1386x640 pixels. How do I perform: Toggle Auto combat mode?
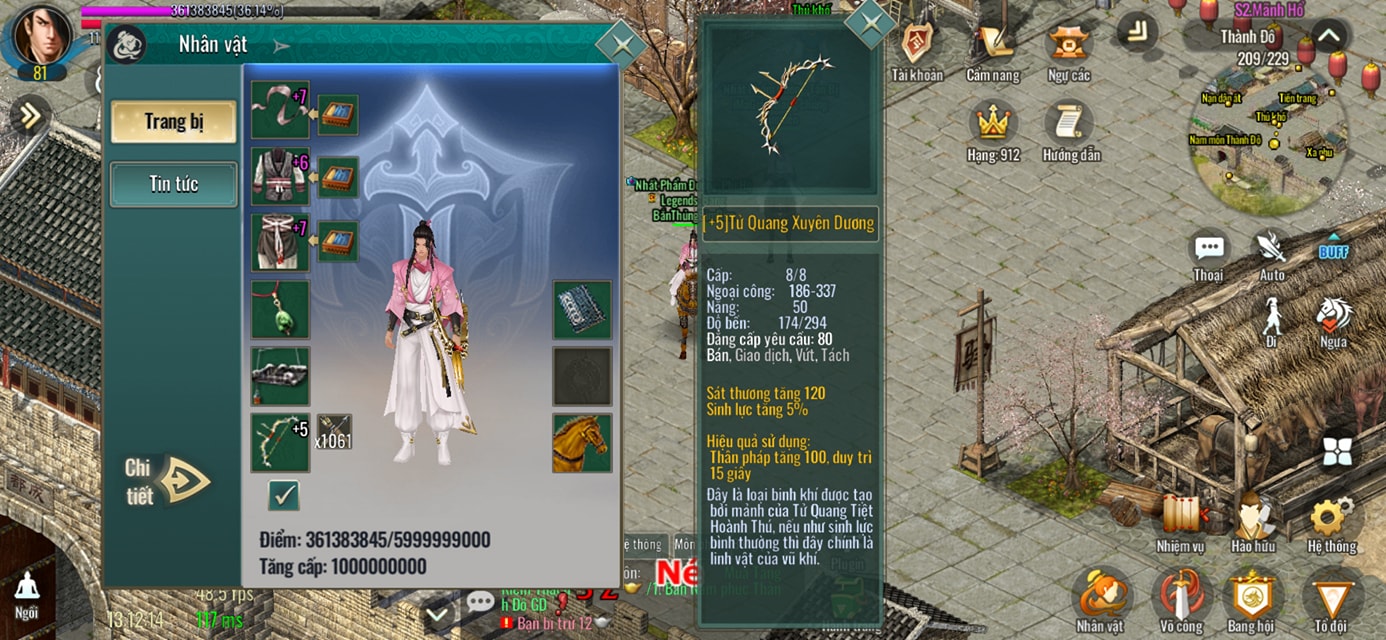1272,254
